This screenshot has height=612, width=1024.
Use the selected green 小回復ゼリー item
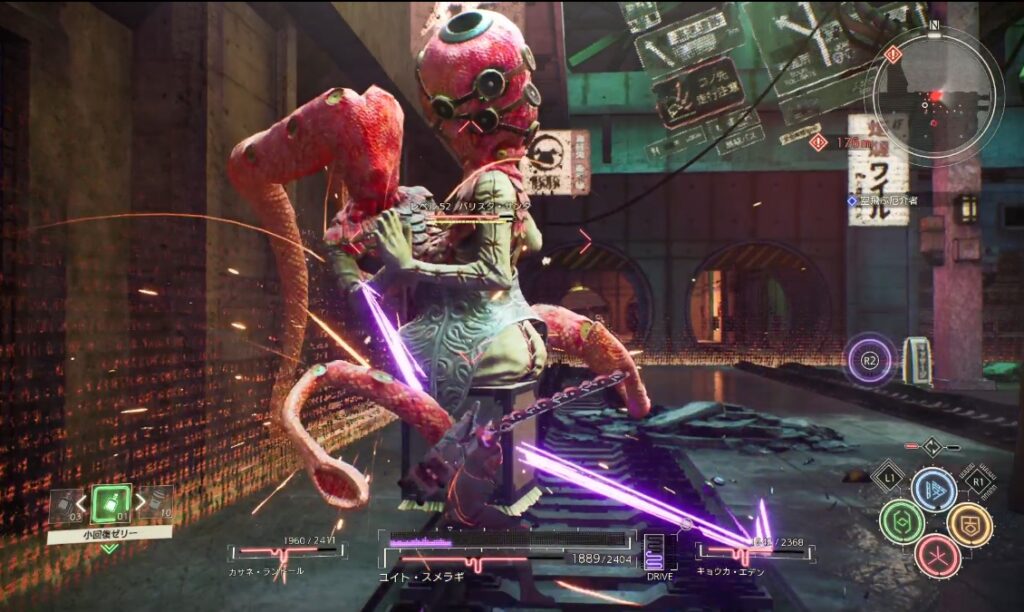(x=111, y=503)
